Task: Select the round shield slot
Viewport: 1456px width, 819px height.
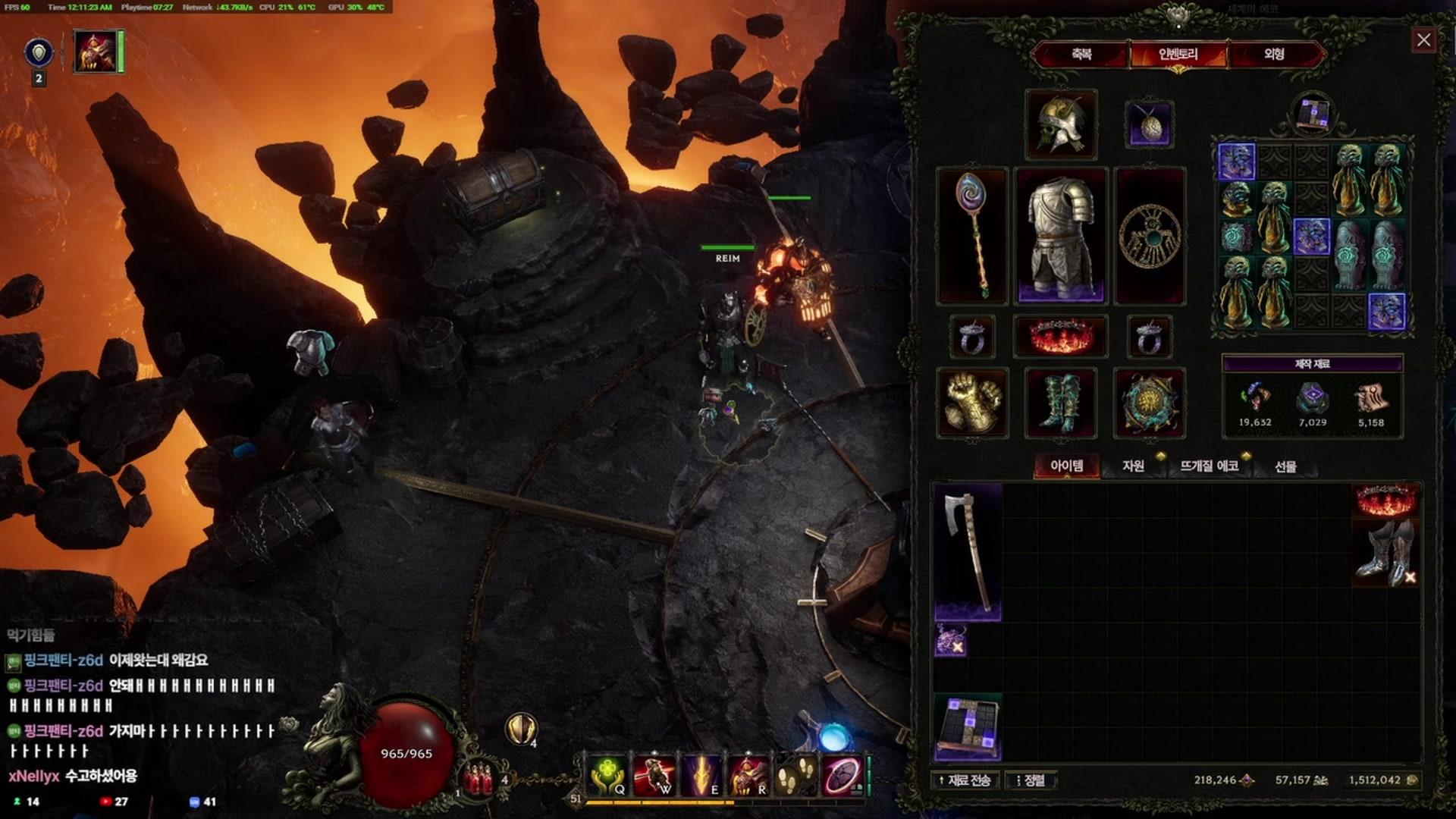Action: click(x=1149, y=403)
